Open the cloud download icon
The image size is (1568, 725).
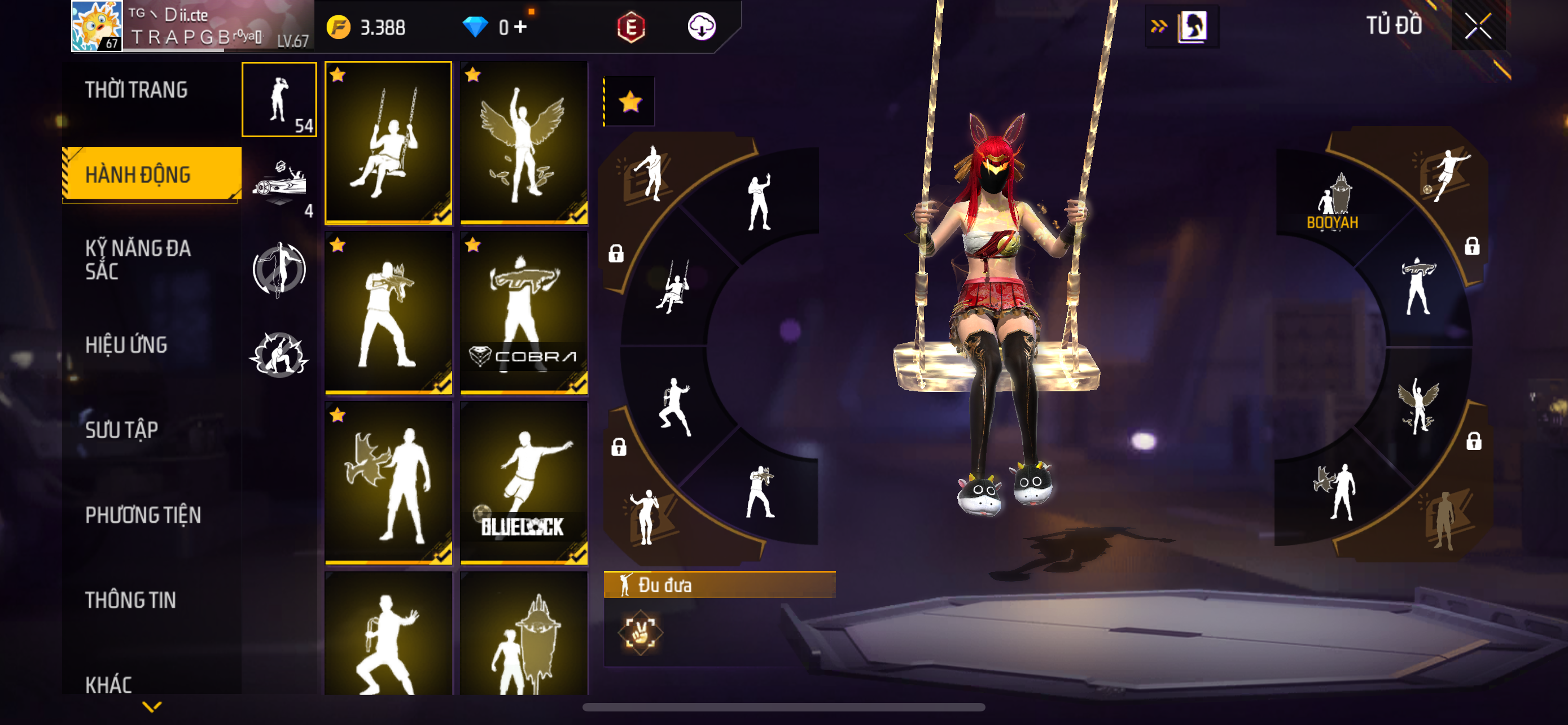(701, 27)
